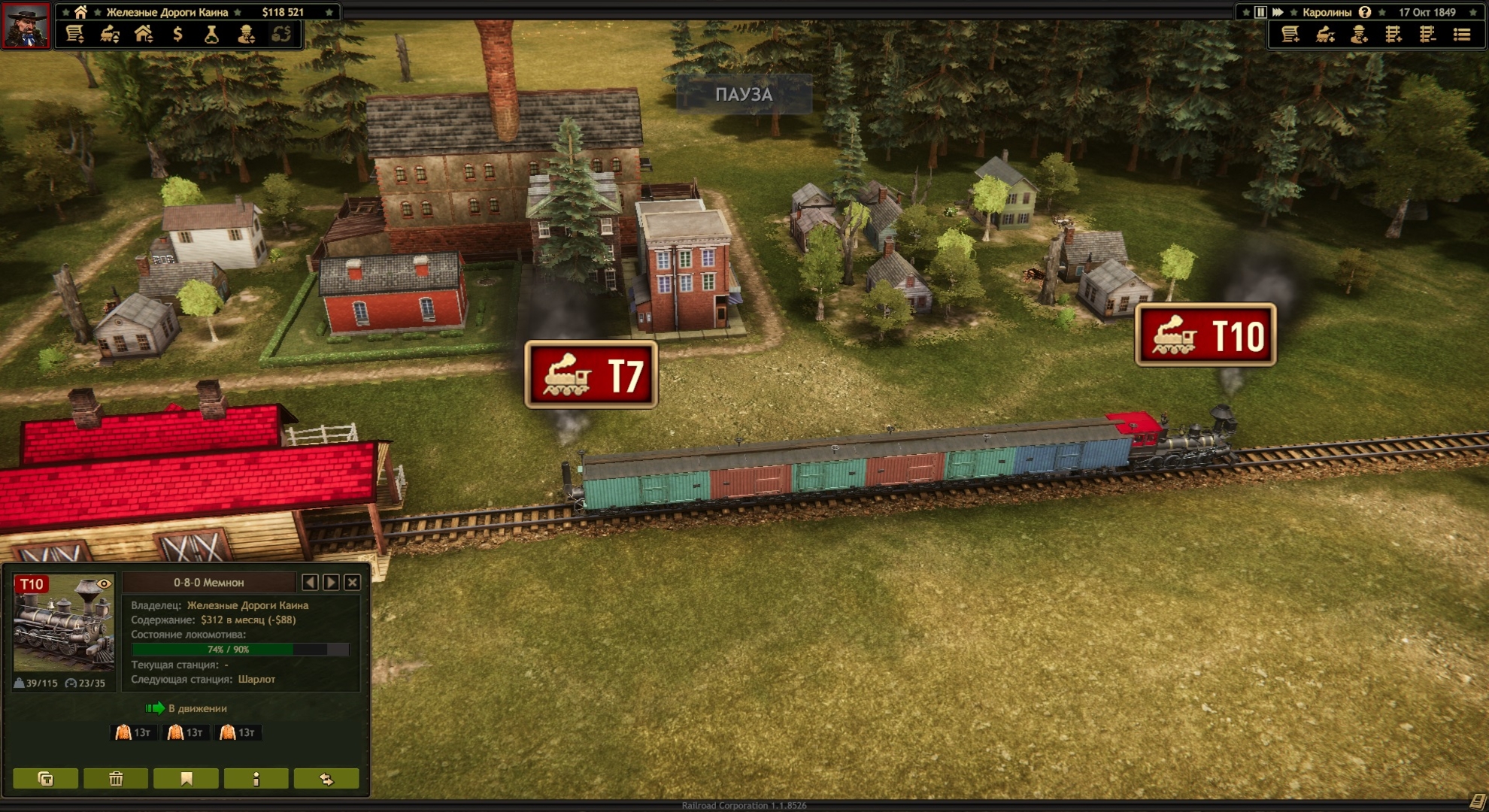Toggle the eye icon on locomotive portrait
The image size is (1489, 812).
(104, 584)
